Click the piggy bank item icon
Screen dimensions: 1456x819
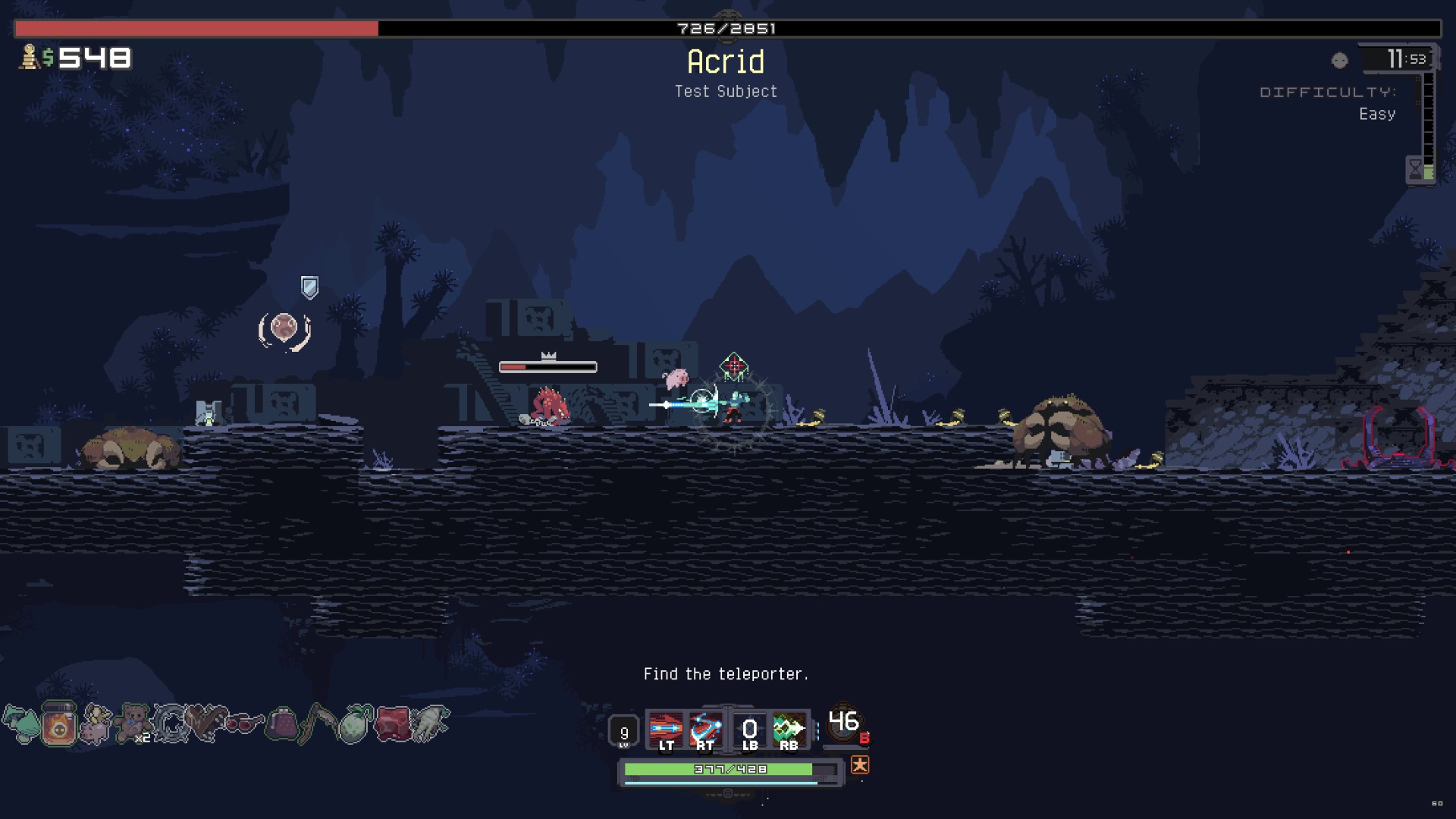click(96, 724)
